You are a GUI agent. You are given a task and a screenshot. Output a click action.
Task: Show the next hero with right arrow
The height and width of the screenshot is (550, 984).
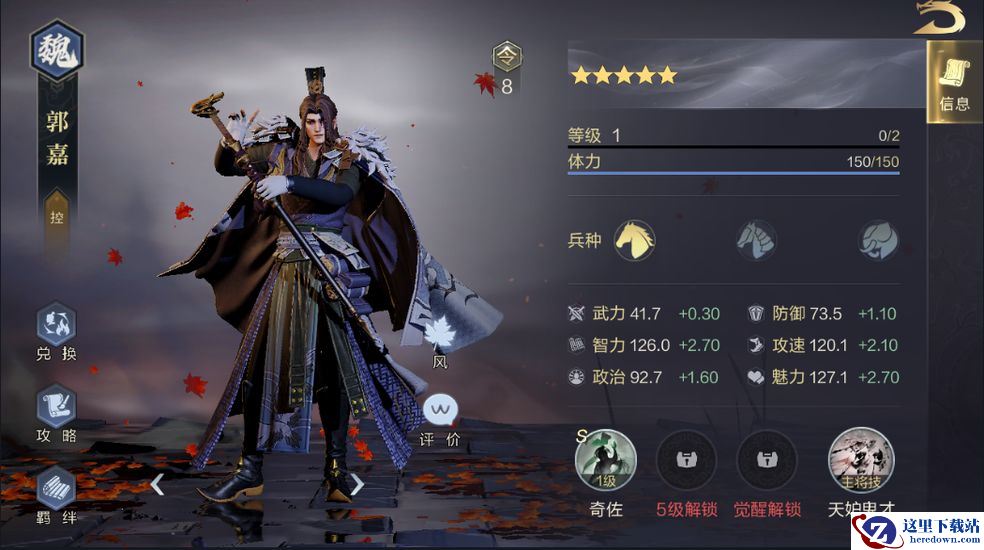357,485
